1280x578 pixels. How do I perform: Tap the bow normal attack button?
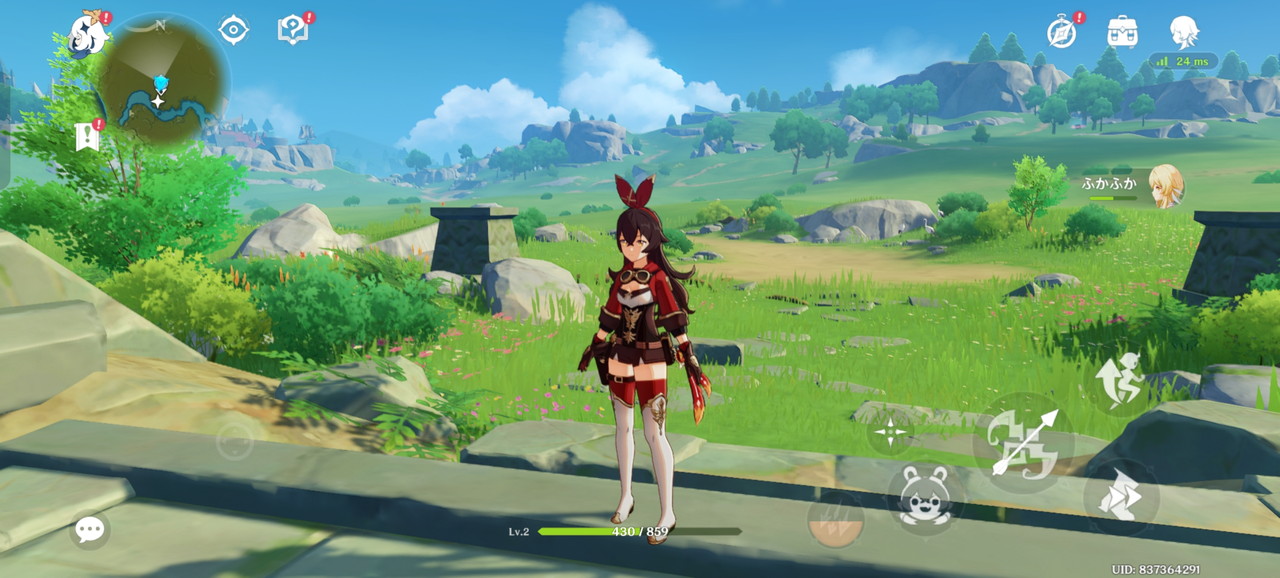point(1022,442)
